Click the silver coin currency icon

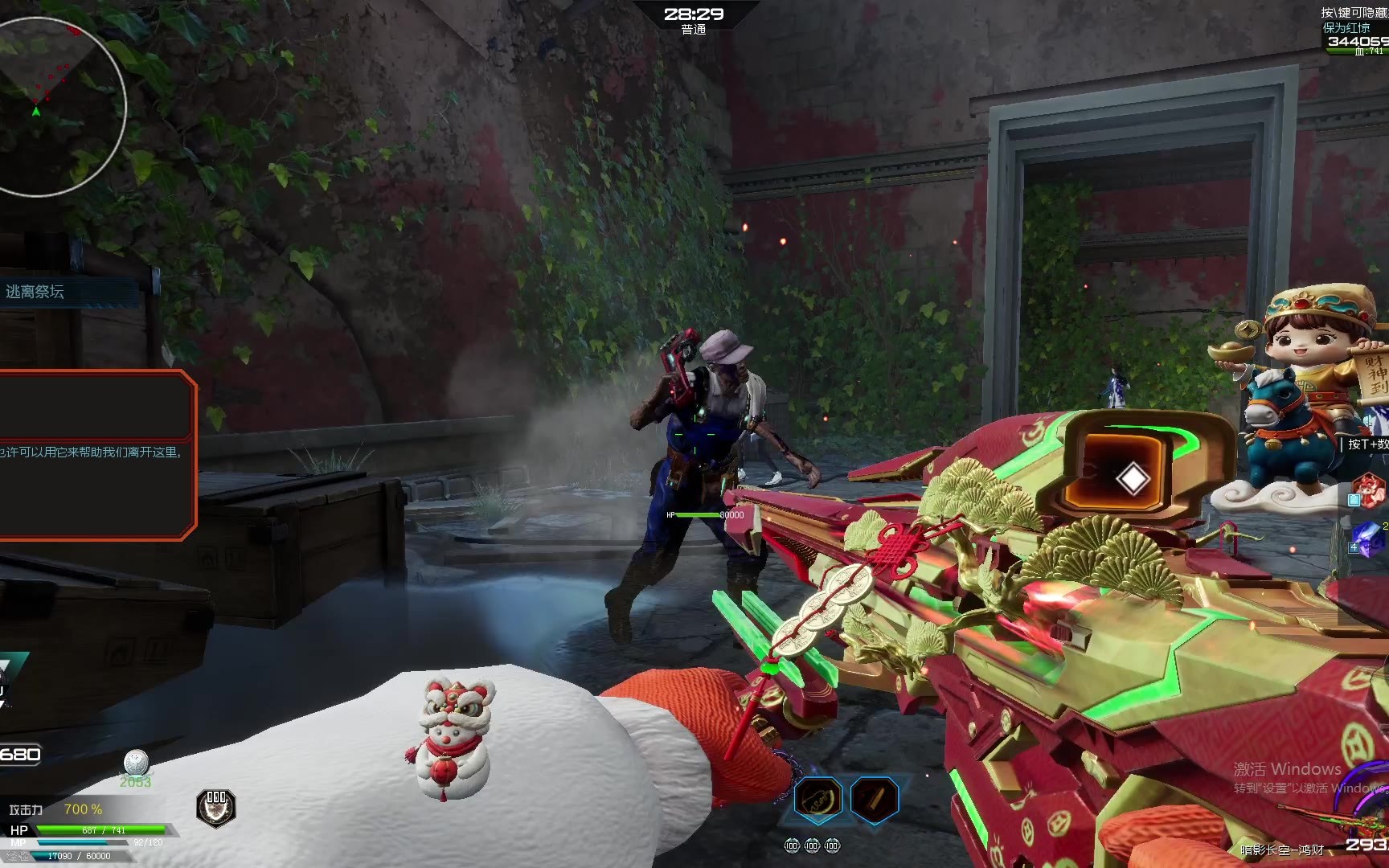click(x=136, y=762)
